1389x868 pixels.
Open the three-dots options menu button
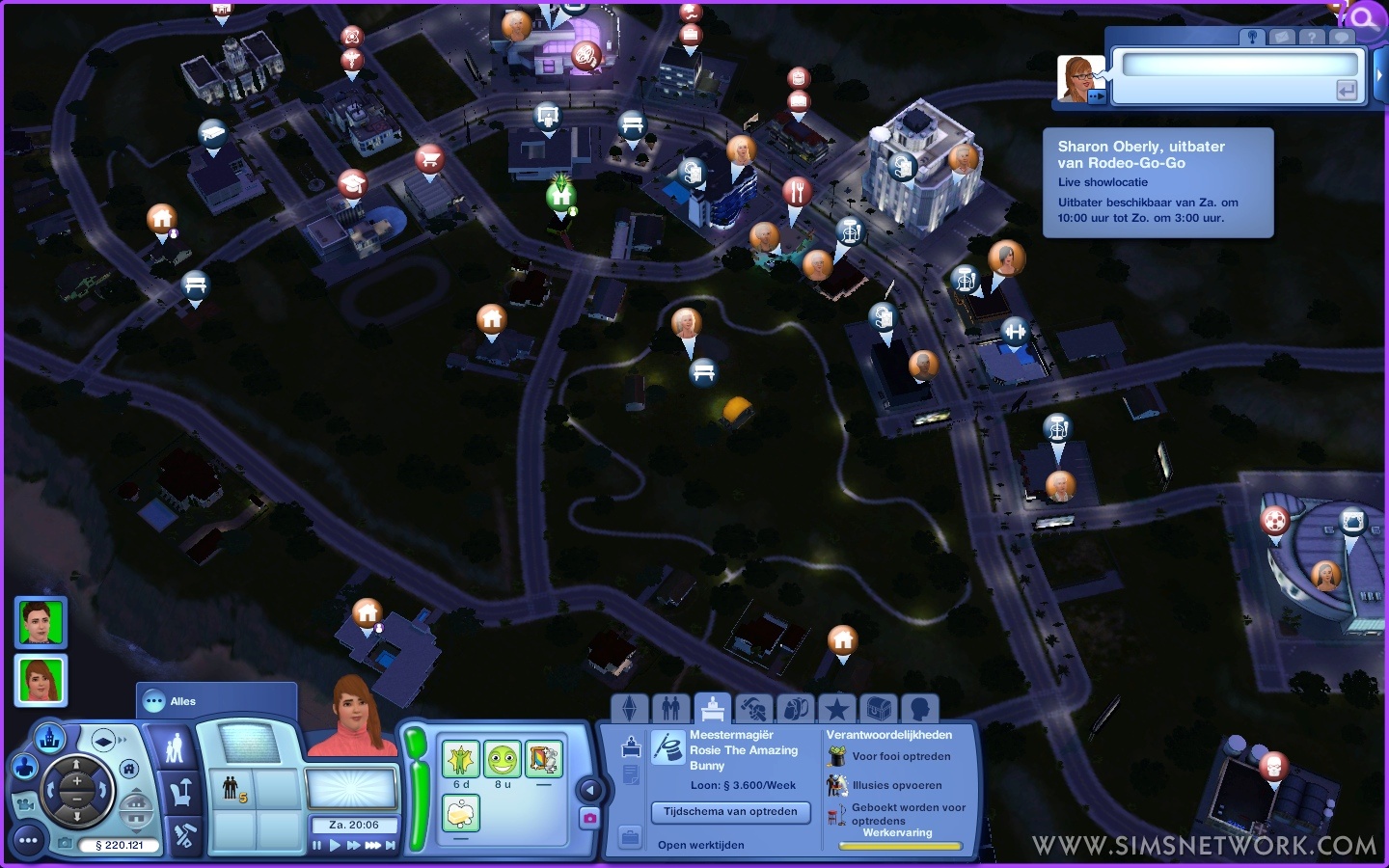tap(28, 841)
